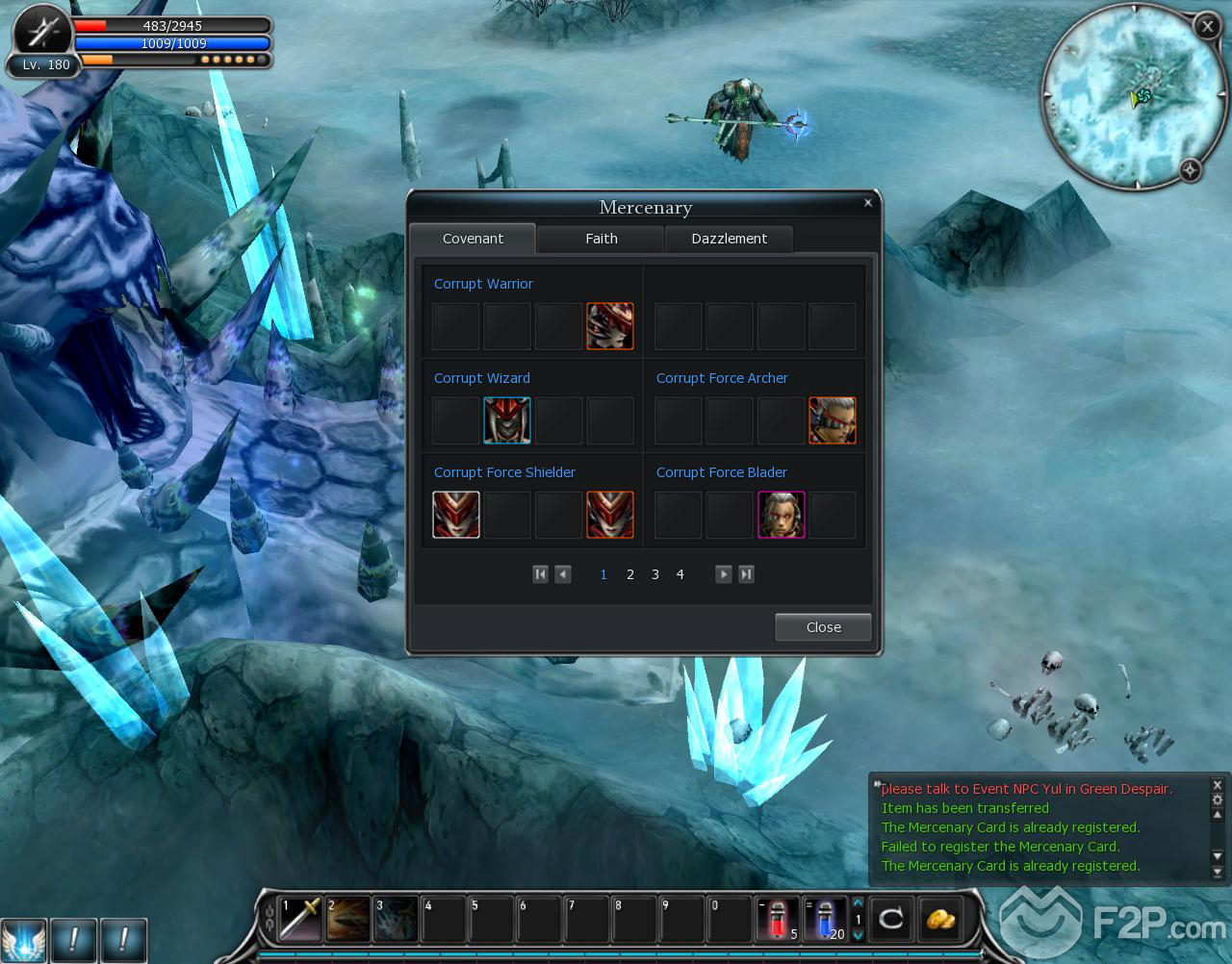
Task: Select the Corrupt Warrior mercenary card
Action: pyautogui.click(x=610, y=326)
